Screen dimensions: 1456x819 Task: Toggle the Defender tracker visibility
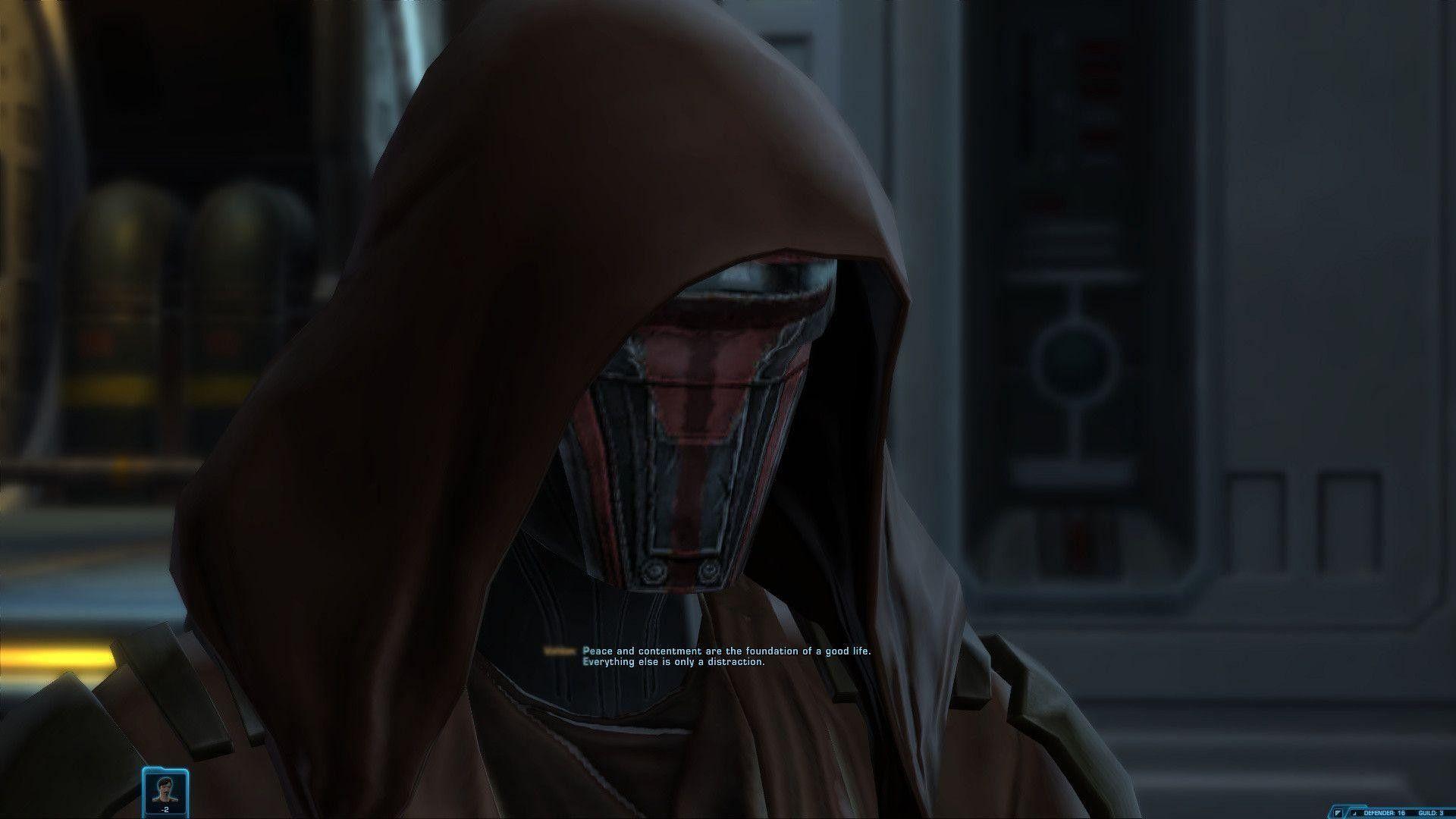tap(1385, 812)
